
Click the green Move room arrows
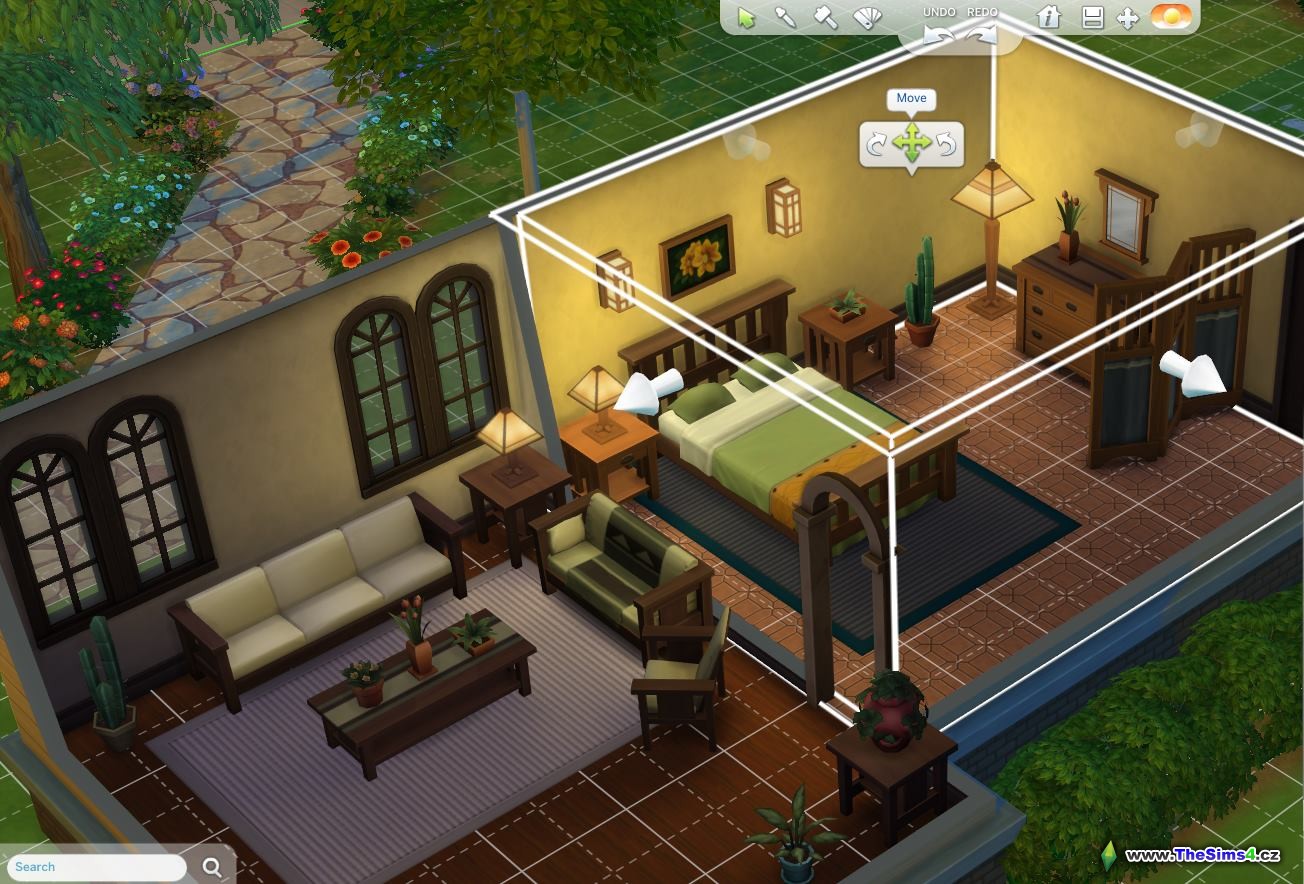tap(911, 144)
